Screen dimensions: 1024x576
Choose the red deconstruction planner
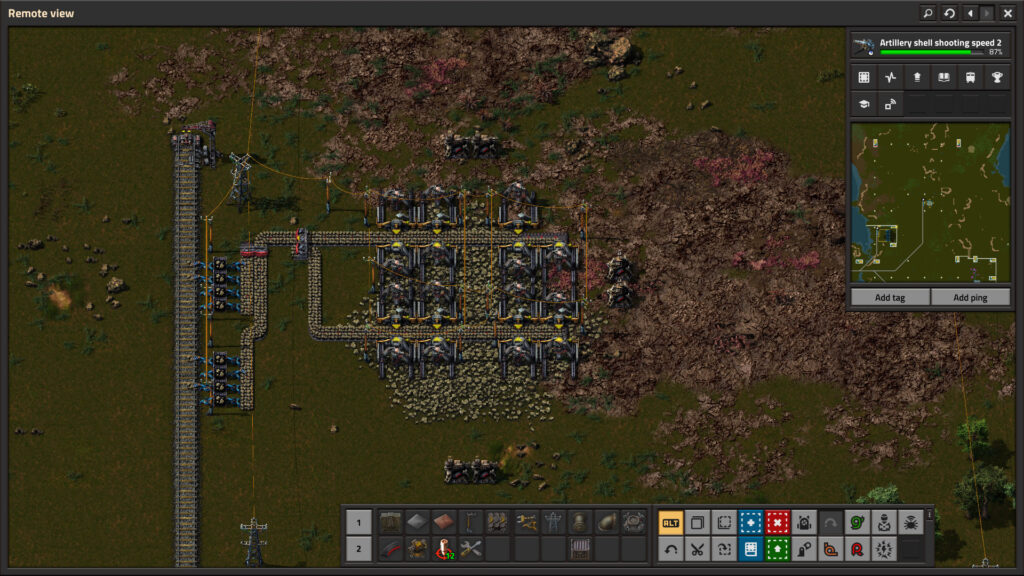(777, 522)
